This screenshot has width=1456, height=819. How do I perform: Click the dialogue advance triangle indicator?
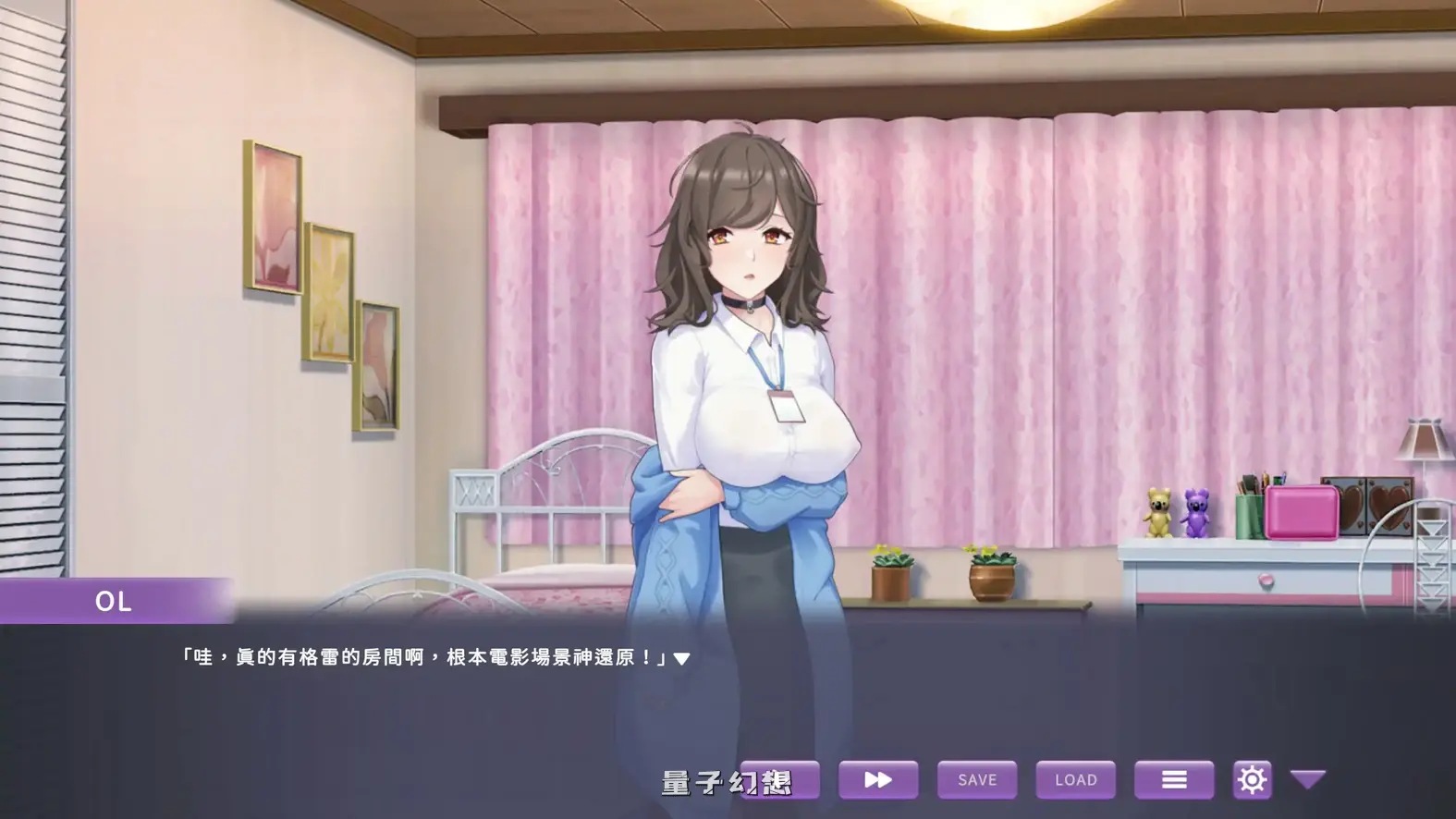coord(681,657)
